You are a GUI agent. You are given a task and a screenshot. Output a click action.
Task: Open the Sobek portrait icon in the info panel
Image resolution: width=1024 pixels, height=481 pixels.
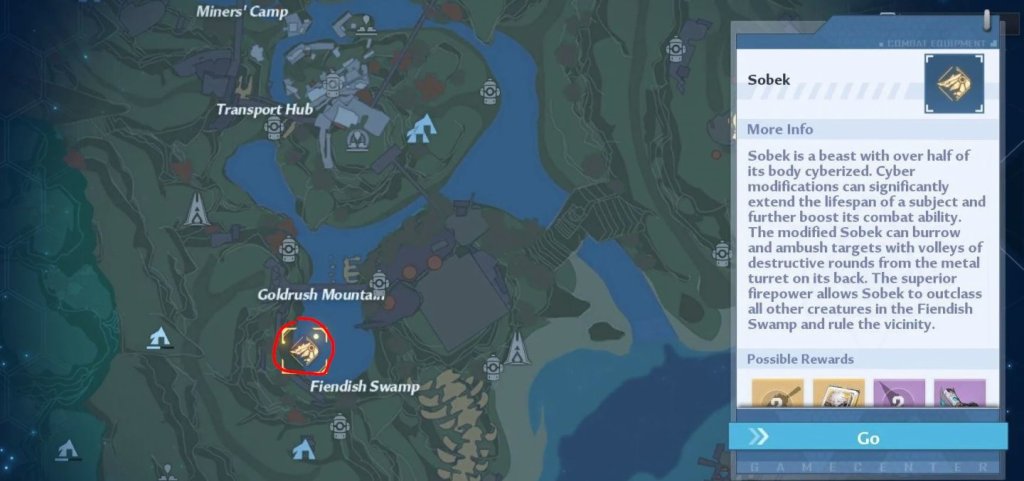pyautogui.click(x=953, y=83)
